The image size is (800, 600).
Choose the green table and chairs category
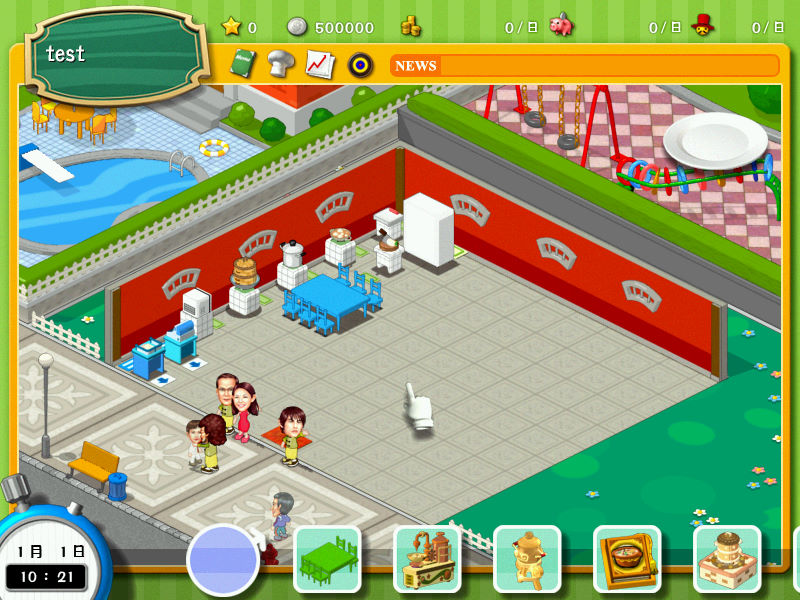point(327,559)
